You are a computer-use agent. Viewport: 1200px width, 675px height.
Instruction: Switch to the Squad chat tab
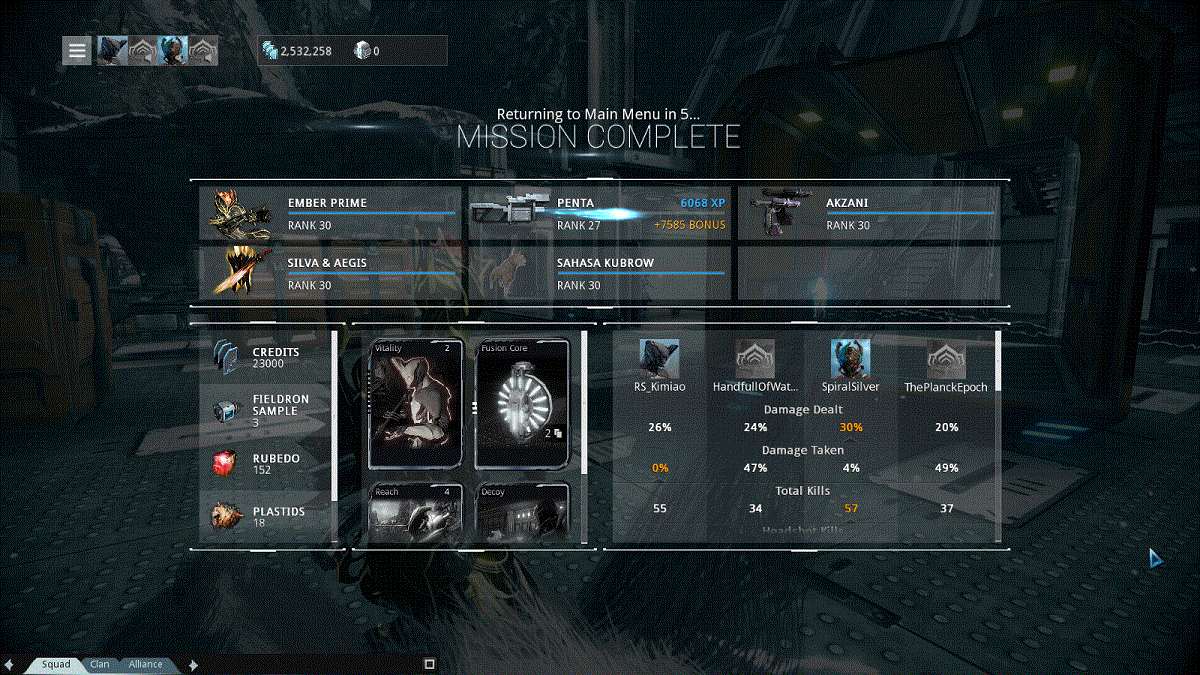(54, 664)
